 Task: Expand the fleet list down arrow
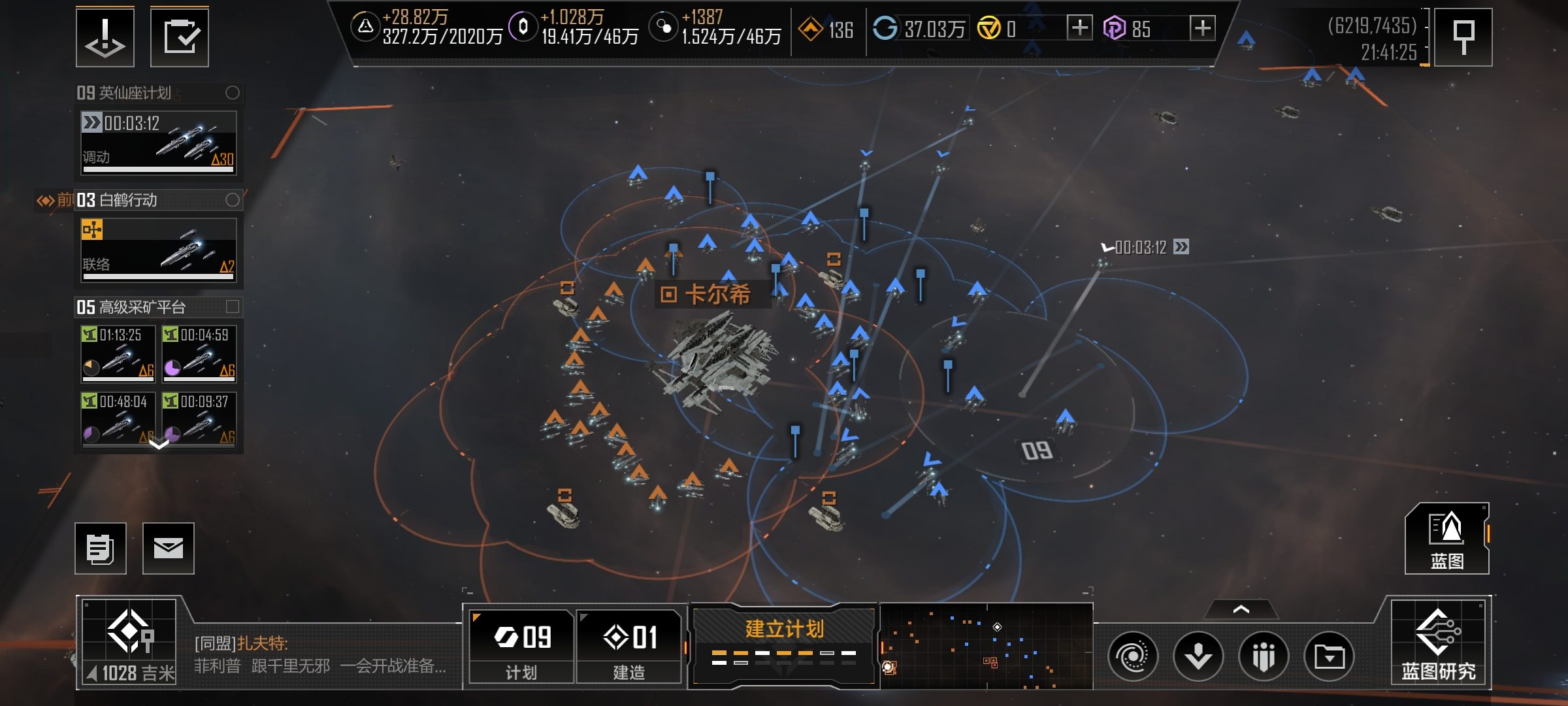(x=159, y=445)
